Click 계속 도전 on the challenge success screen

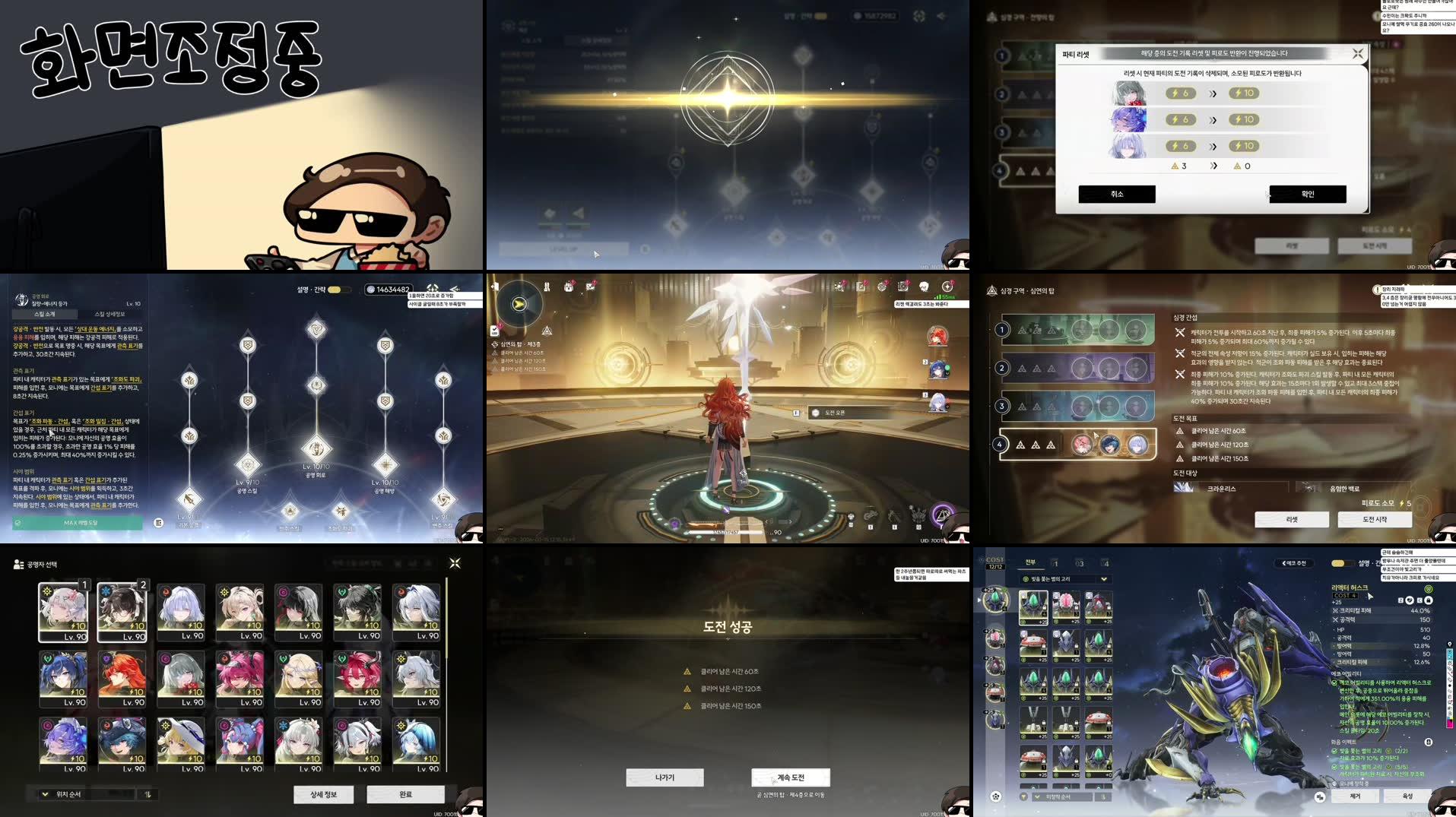pos(791,777)
